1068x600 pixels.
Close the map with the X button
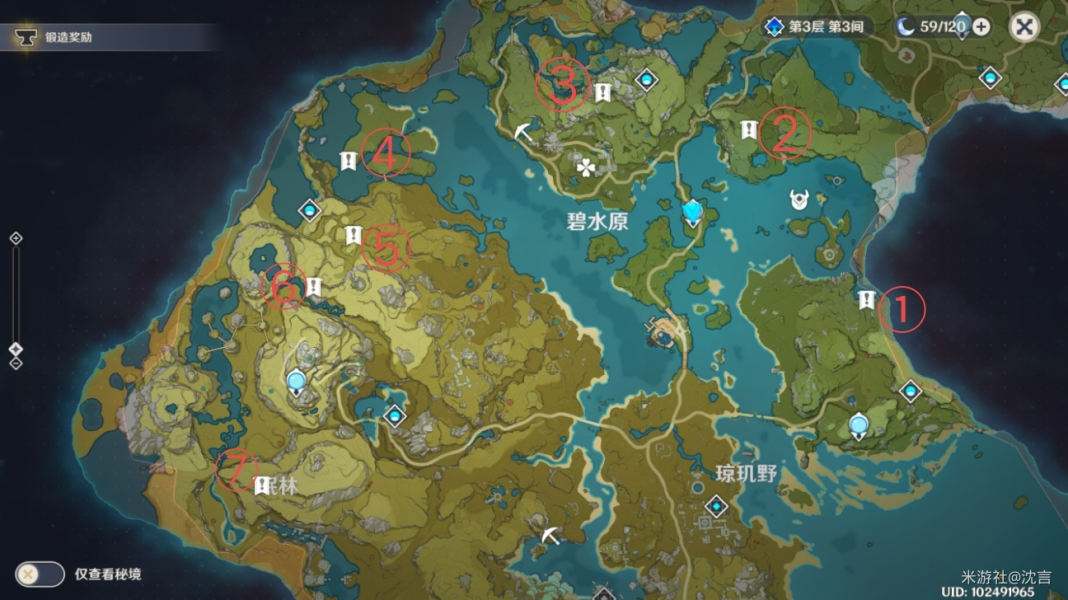(x=1024, y=26)
